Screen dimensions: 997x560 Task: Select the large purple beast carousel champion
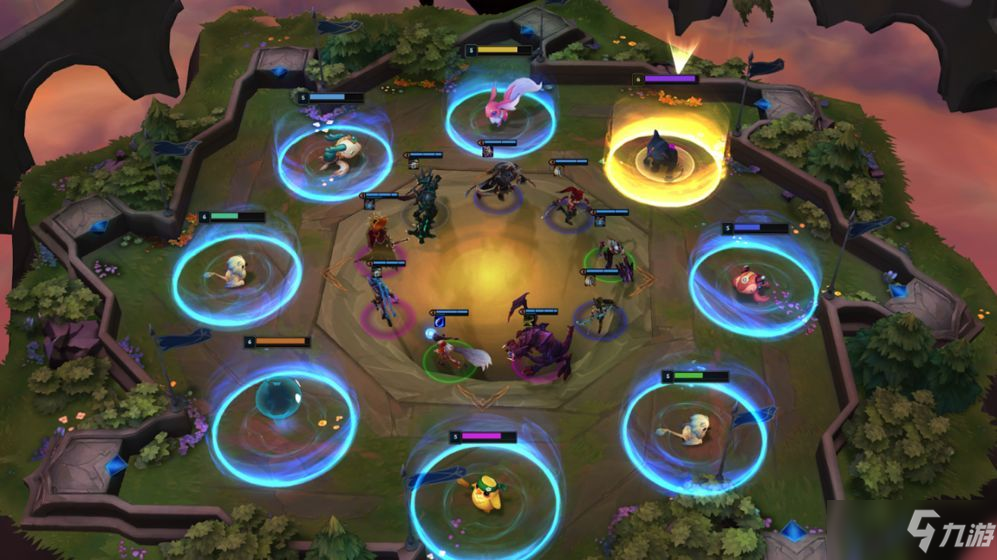[540, 350]
